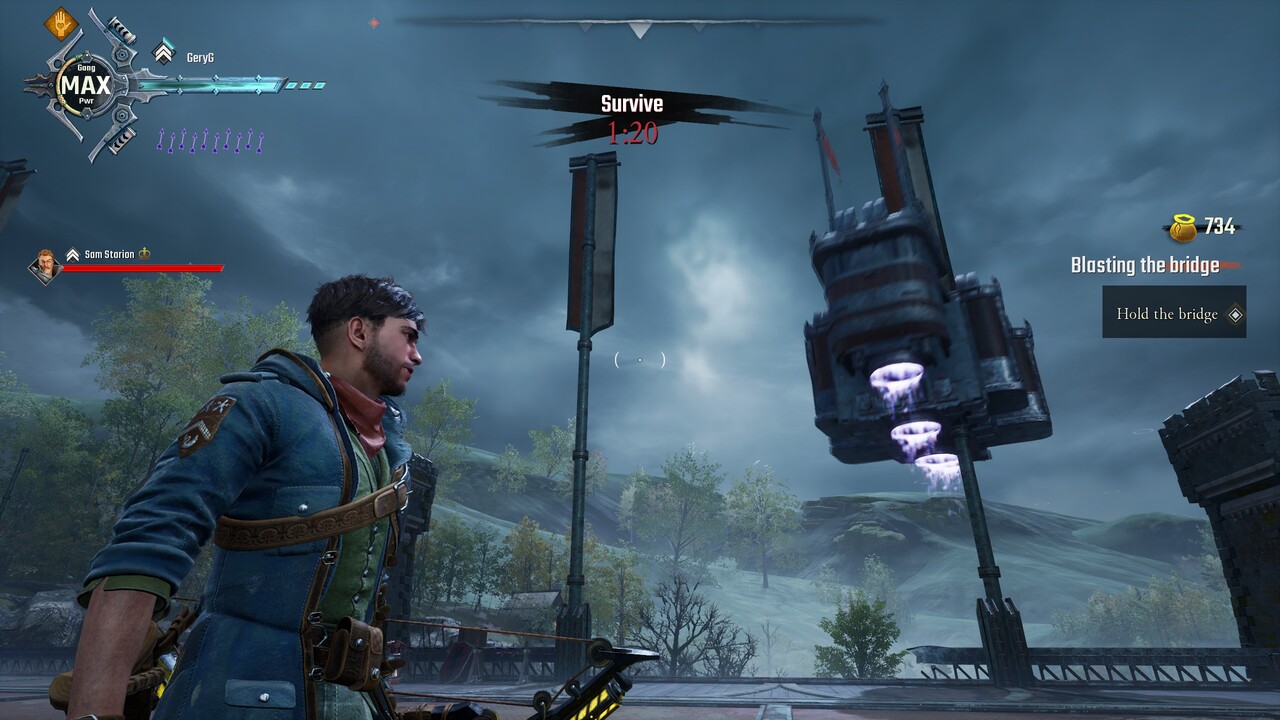Image resolution: width=1280 pixels, height=720 pixels.
Task: Select the Blasting the bridge mission title
Action: pos(1144,265)
